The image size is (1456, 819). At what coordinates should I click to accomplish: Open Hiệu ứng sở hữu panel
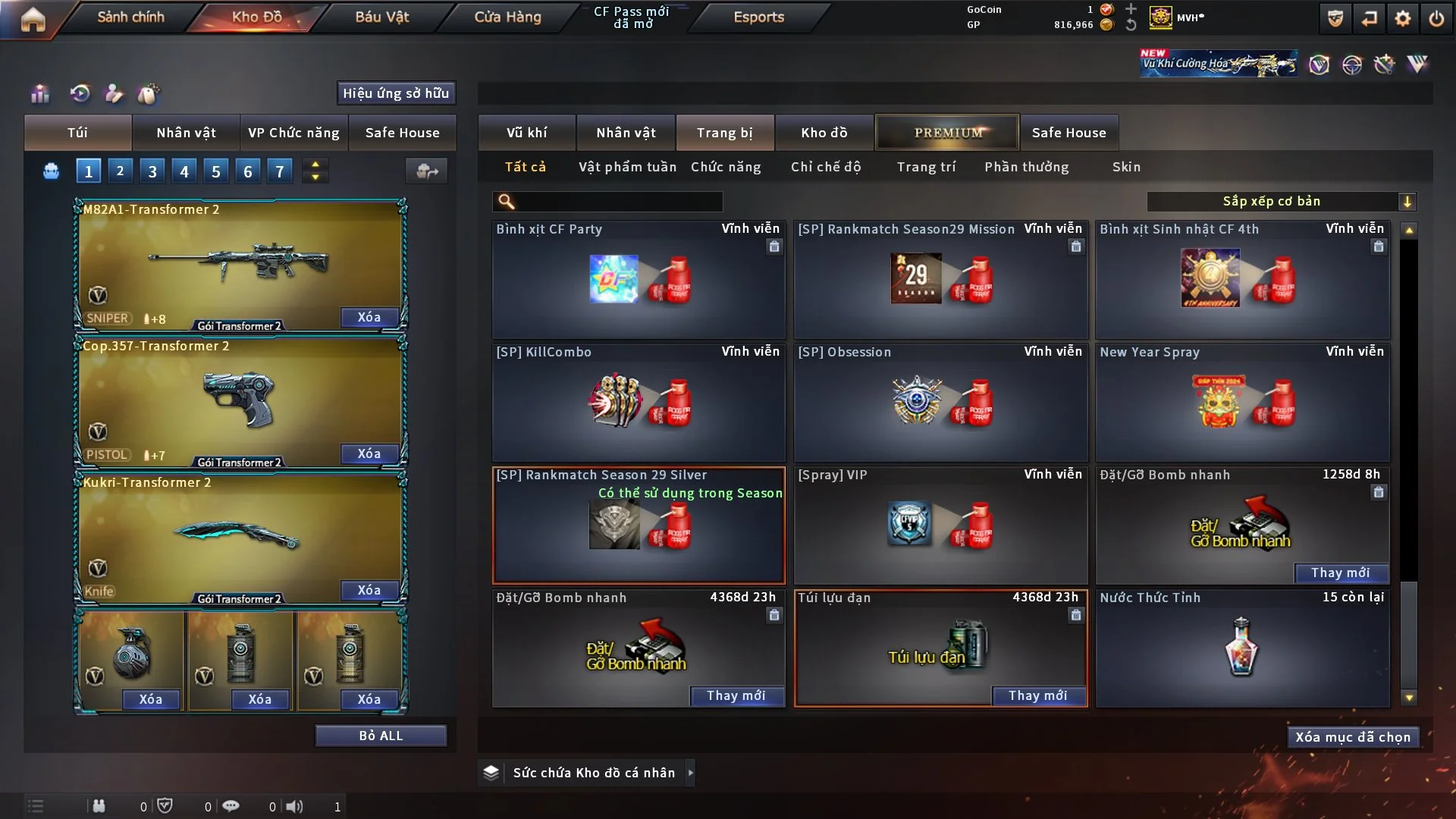click(396, 93)
